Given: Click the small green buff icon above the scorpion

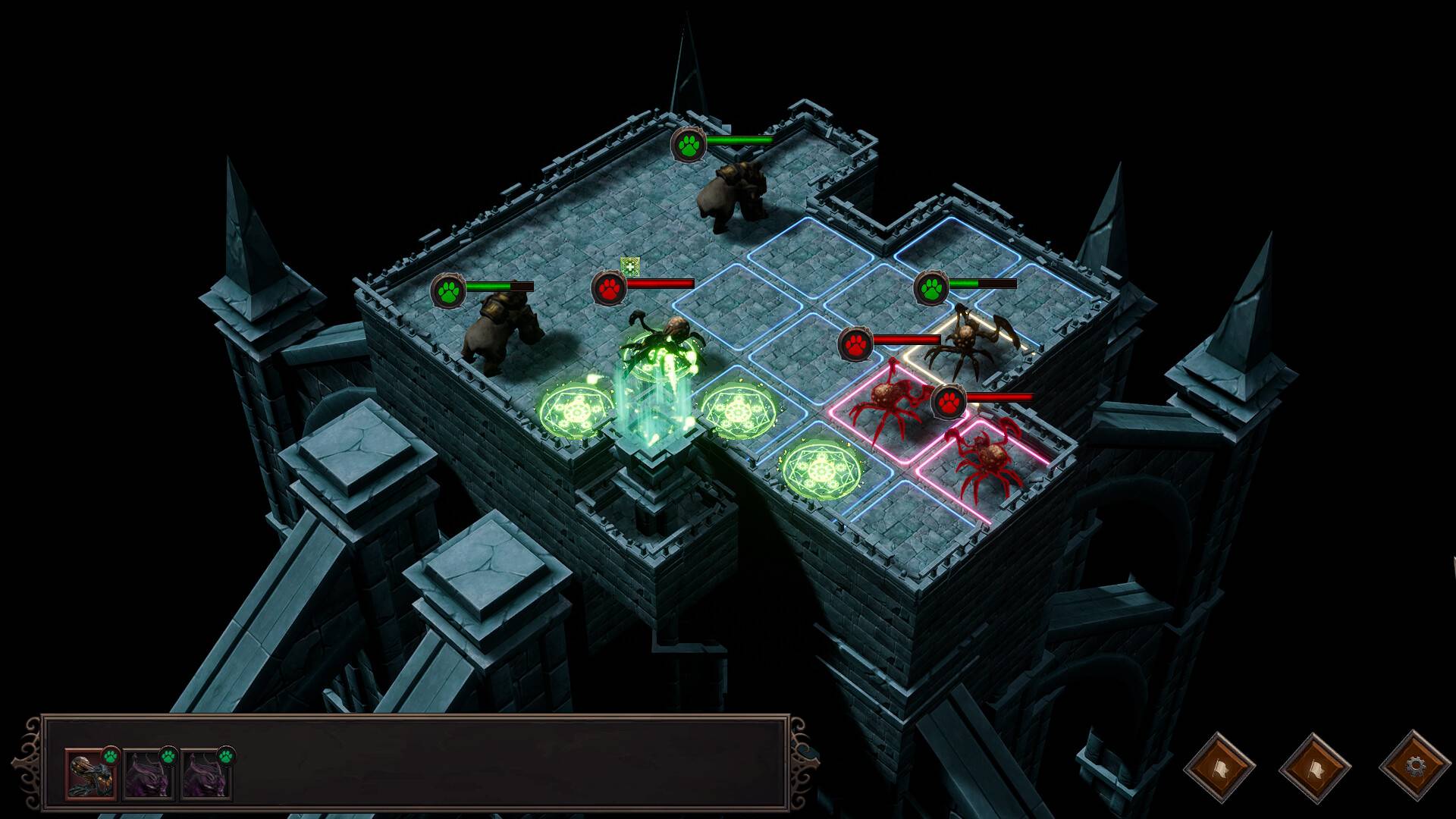Looking at the screenshot, I should pos(629,265).
